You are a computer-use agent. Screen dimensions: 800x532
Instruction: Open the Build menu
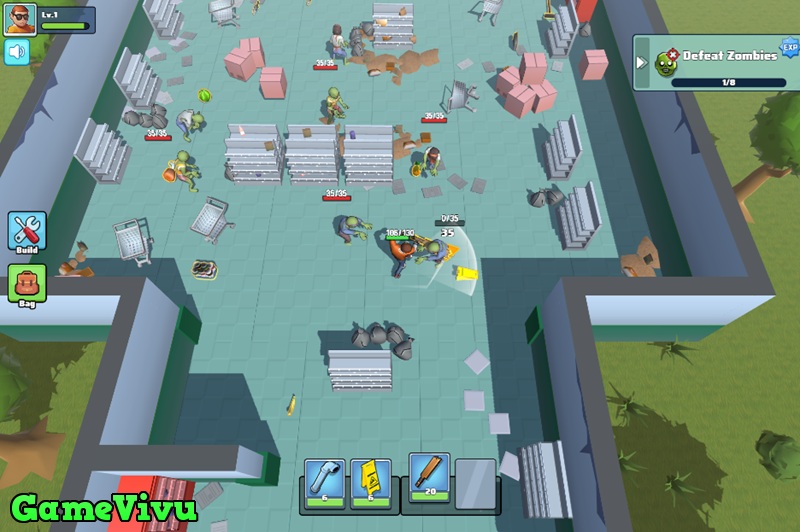pyautogui.click(x=27, y=231)
